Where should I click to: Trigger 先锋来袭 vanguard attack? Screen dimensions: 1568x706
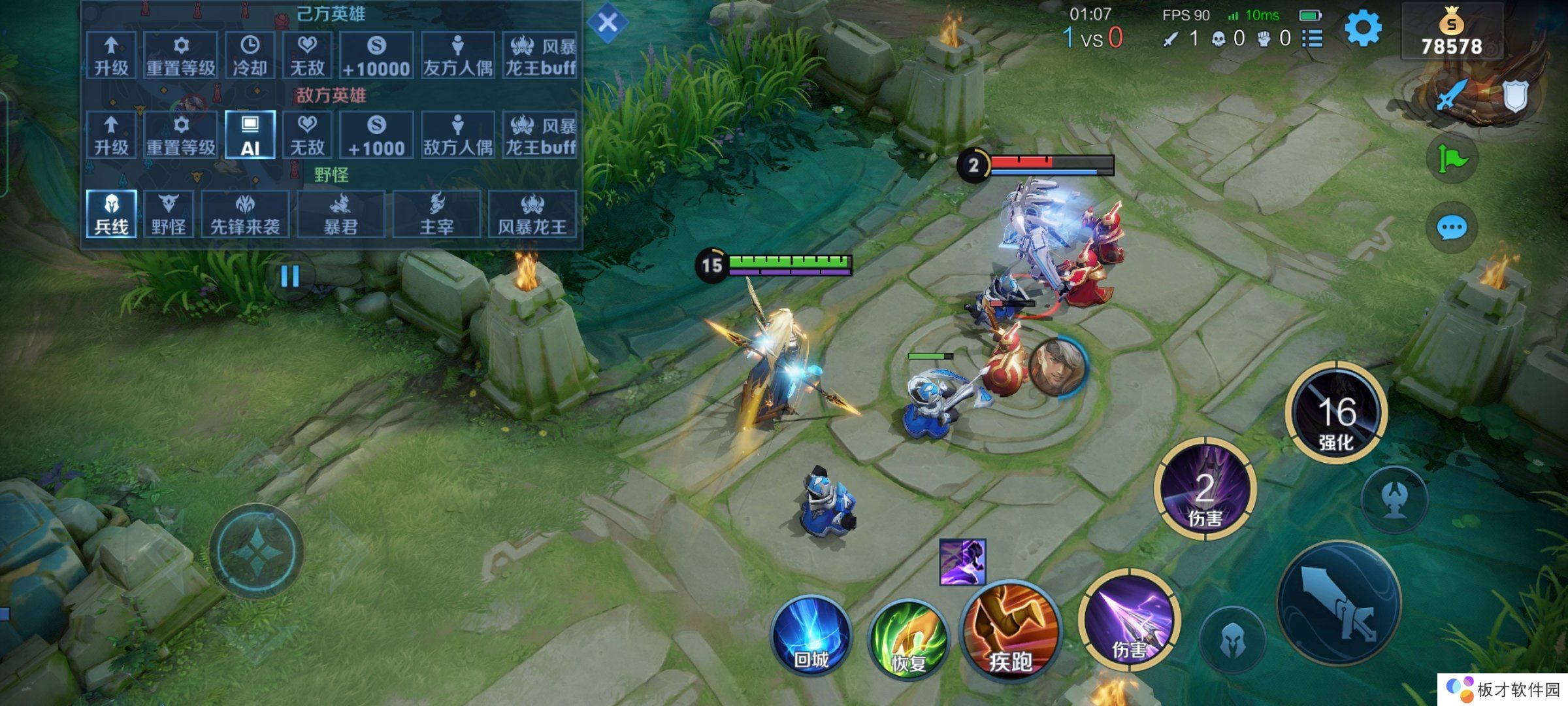[x=245, y=214]
